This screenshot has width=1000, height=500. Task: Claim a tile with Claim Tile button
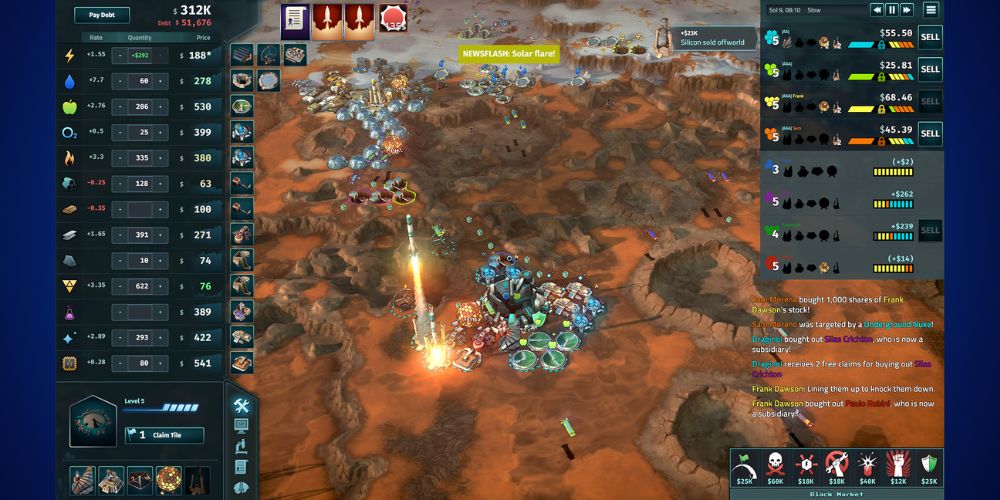point(164,435)
